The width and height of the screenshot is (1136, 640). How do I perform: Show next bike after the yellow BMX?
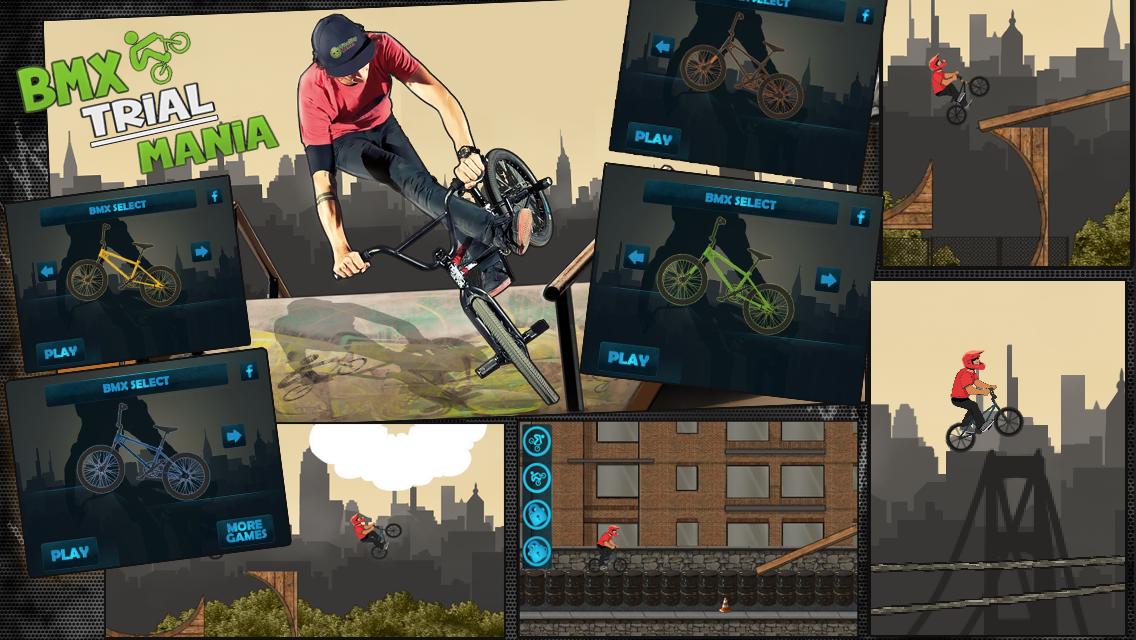click(x=201, y=252)
